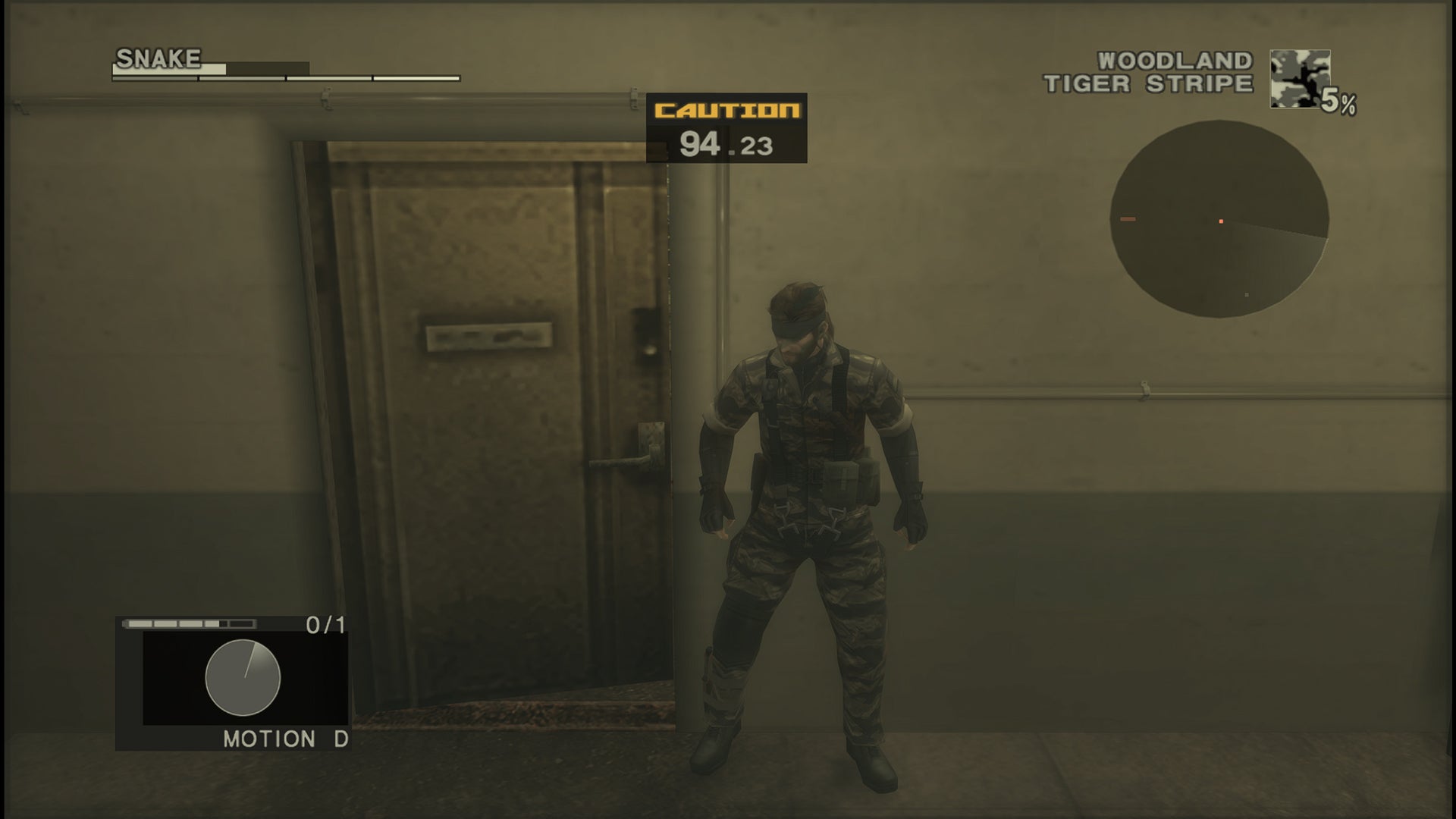Select the circular radar display
Screen dimensions: 1456x819
pos(1219,221)
